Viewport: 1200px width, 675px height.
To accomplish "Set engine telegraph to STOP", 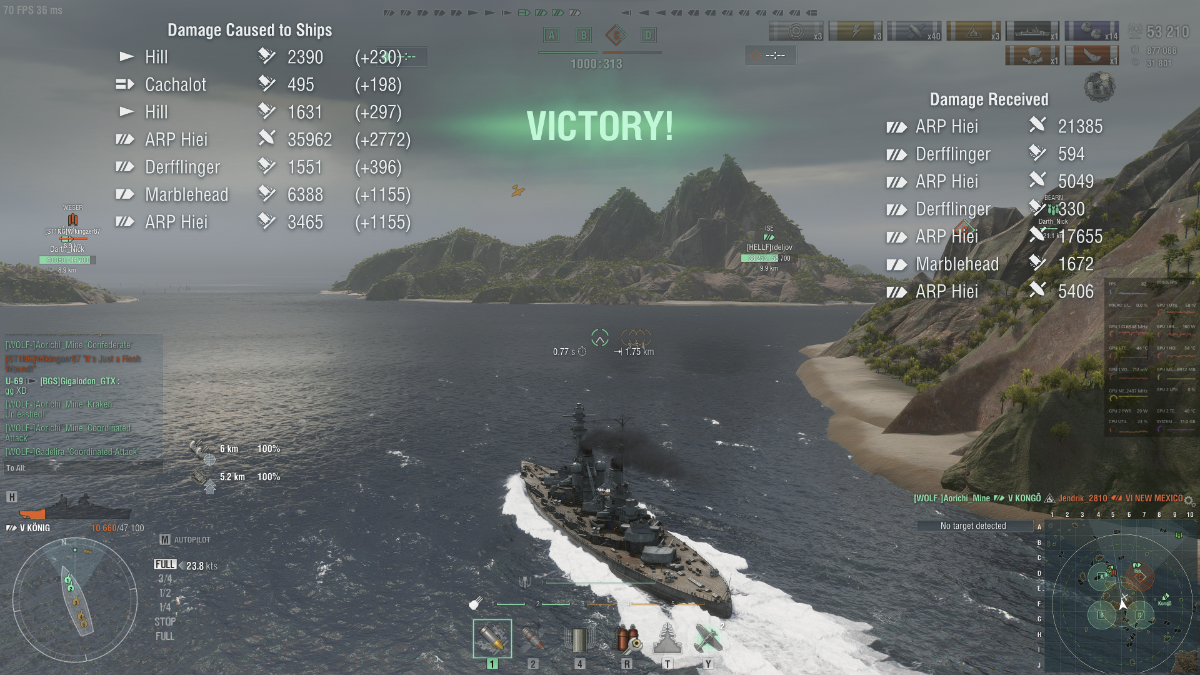I will pyautogui.click(x=165, y=621).
